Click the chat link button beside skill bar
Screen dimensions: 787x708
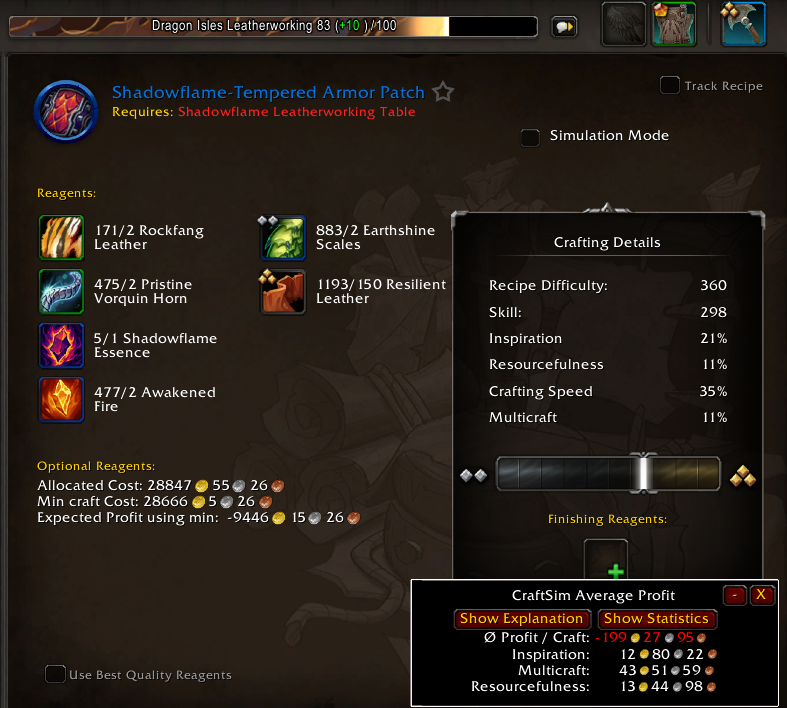click(x=565, y=27)
